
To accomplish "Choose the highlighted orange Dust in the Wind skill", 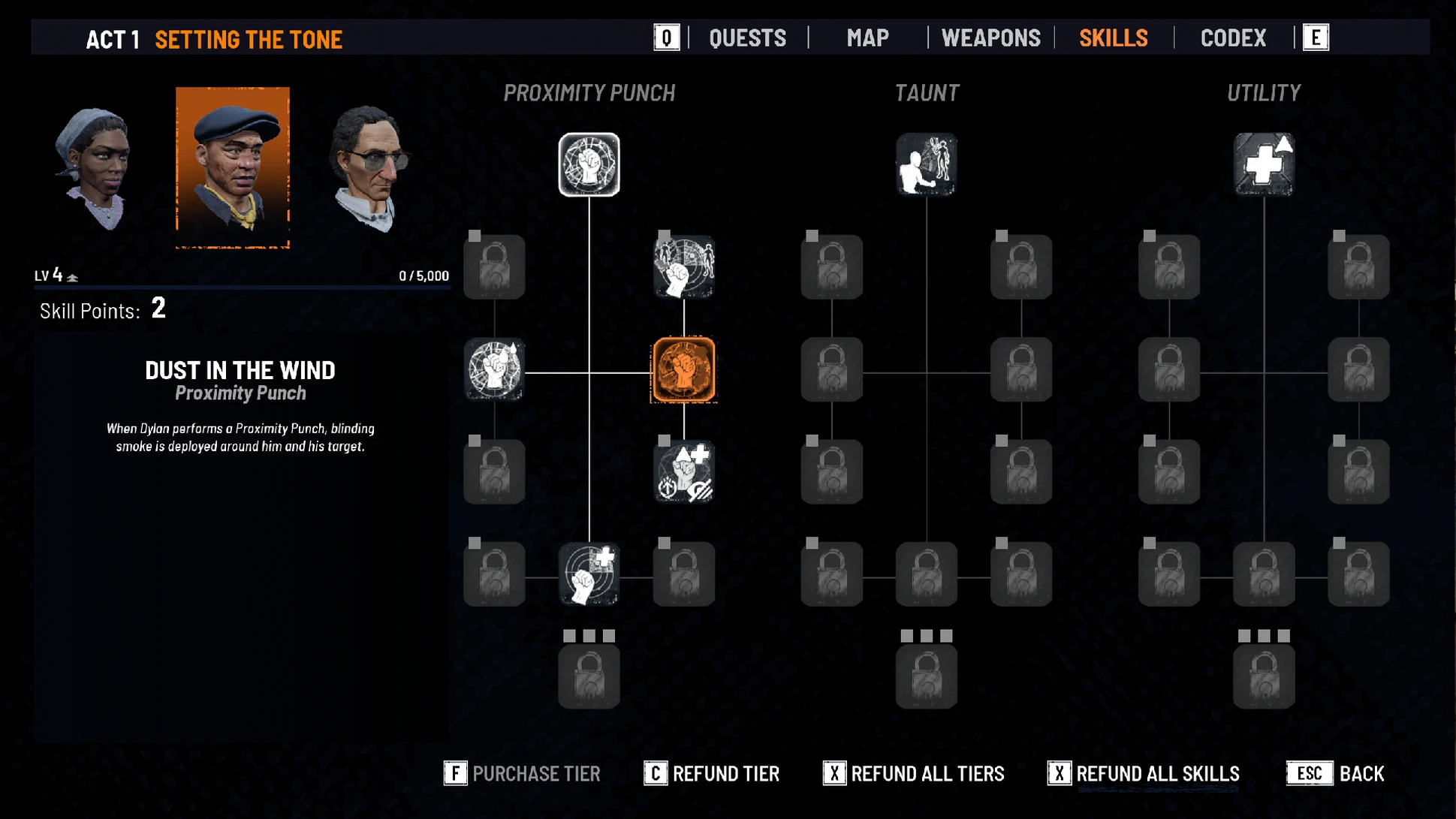I will click(683, 370).
